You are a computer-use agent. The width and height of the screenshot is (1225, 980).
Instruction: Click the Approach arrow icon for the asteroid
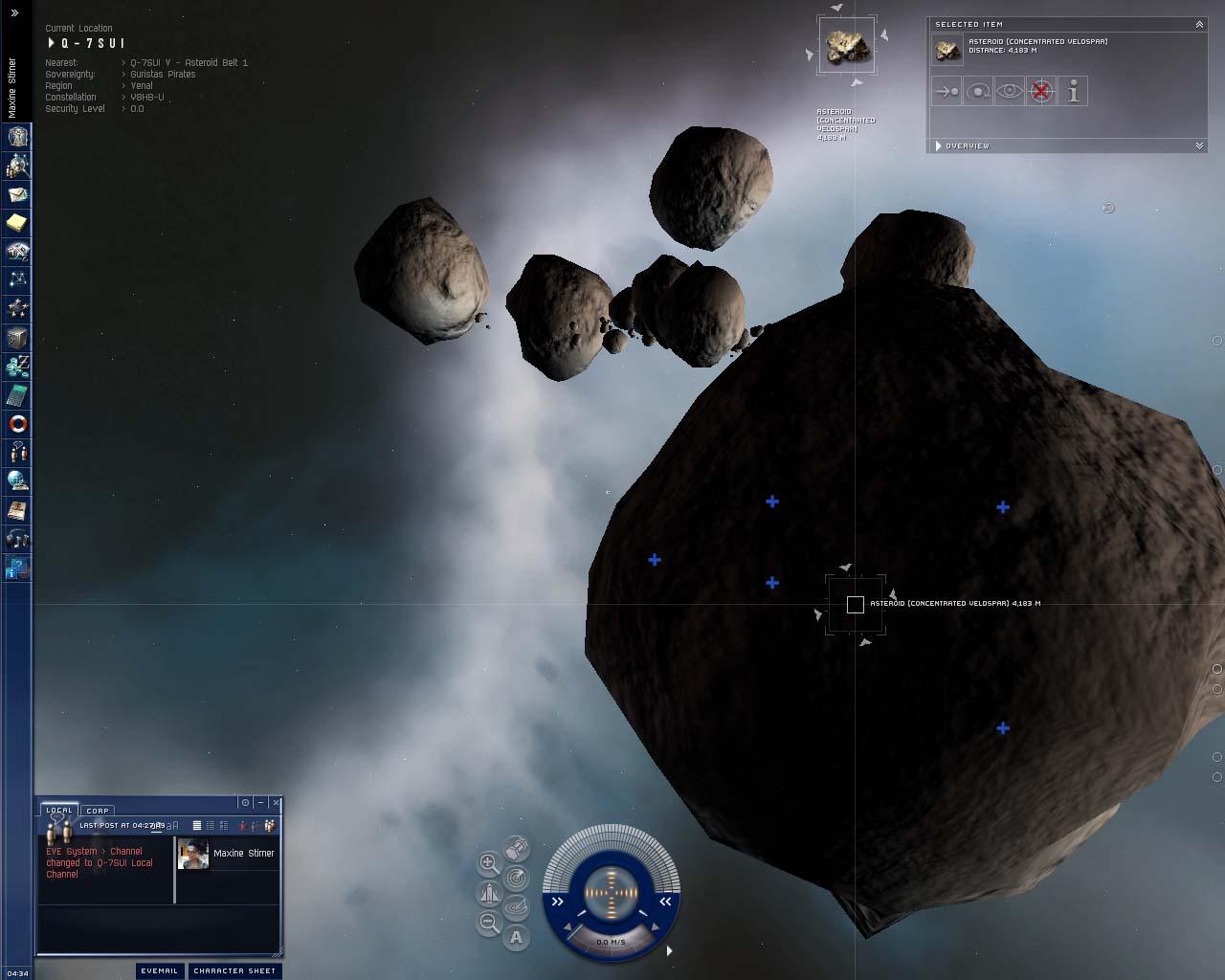[x=947, y=92]
